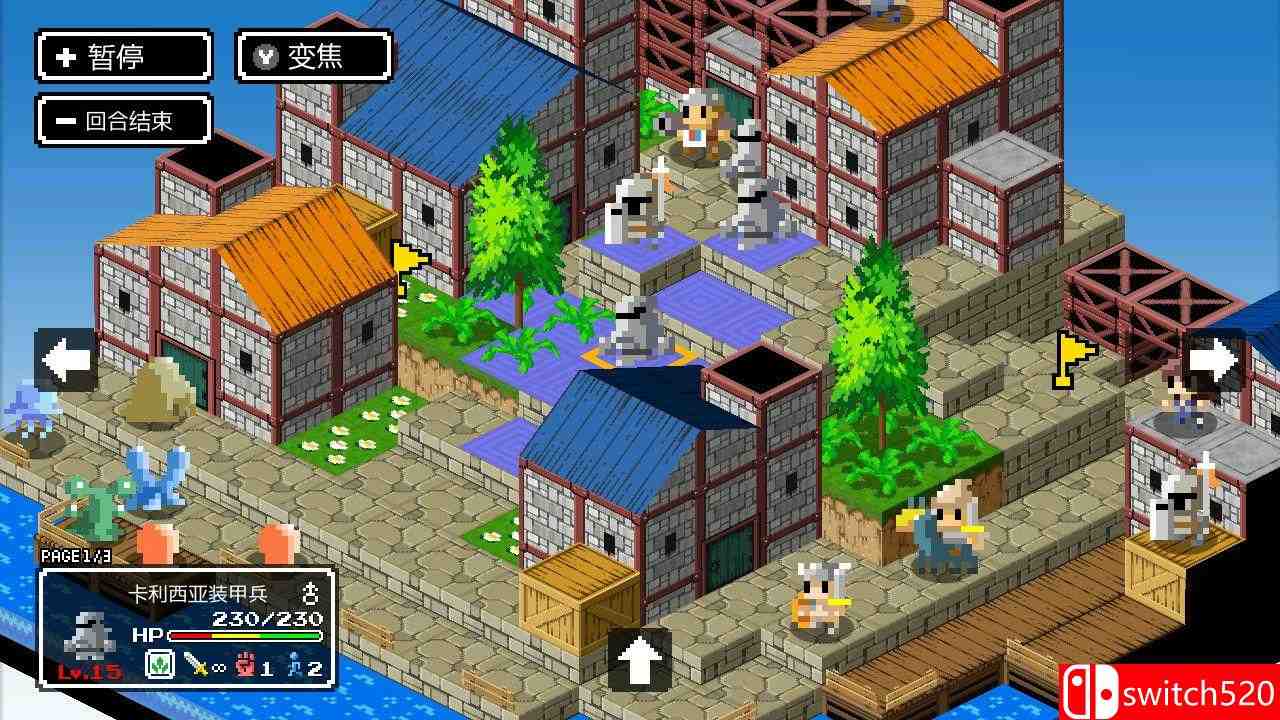Click the small person icon beside 卡利西亚装甲兵
This screenshot has height=720, width=1280.
tap(312, 594)
